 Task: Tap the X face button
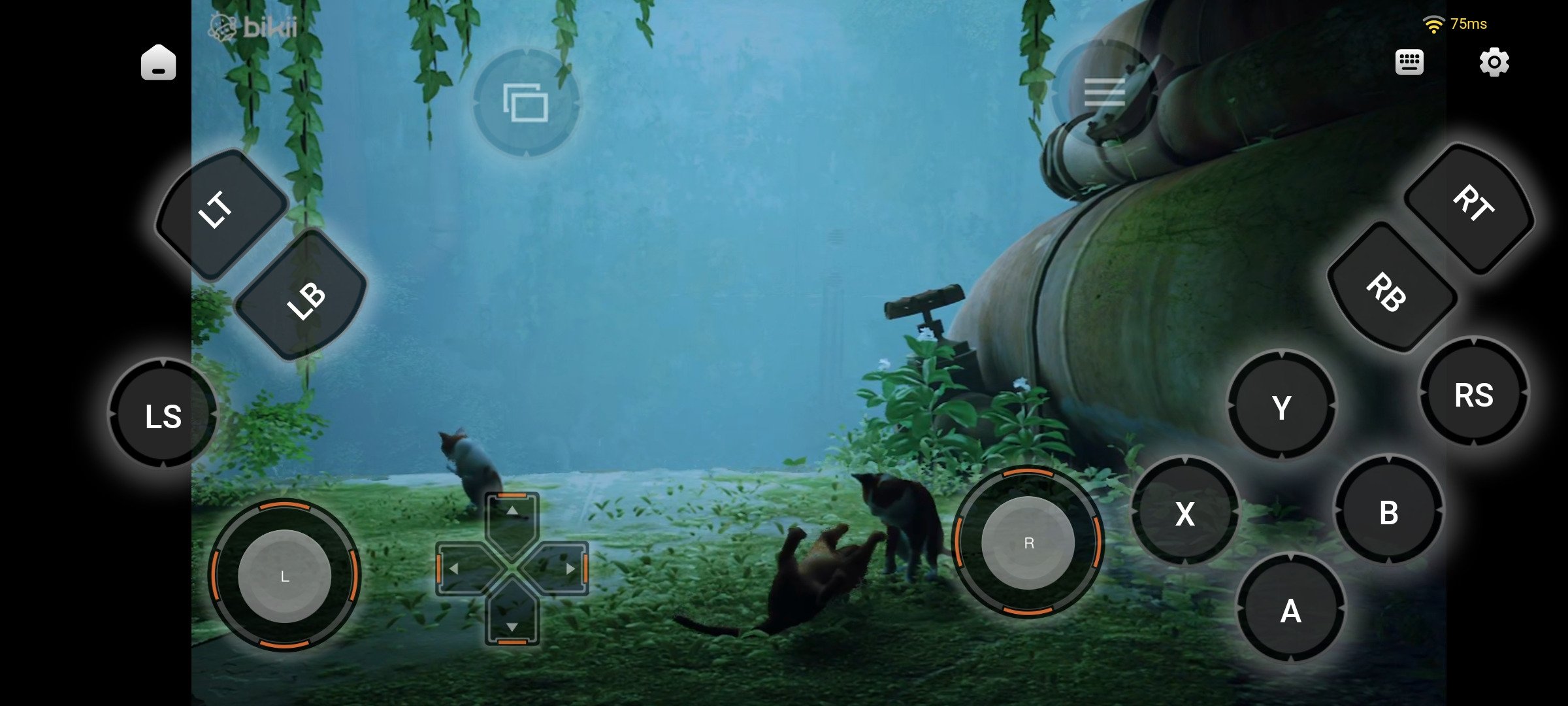coord(1184,513)
